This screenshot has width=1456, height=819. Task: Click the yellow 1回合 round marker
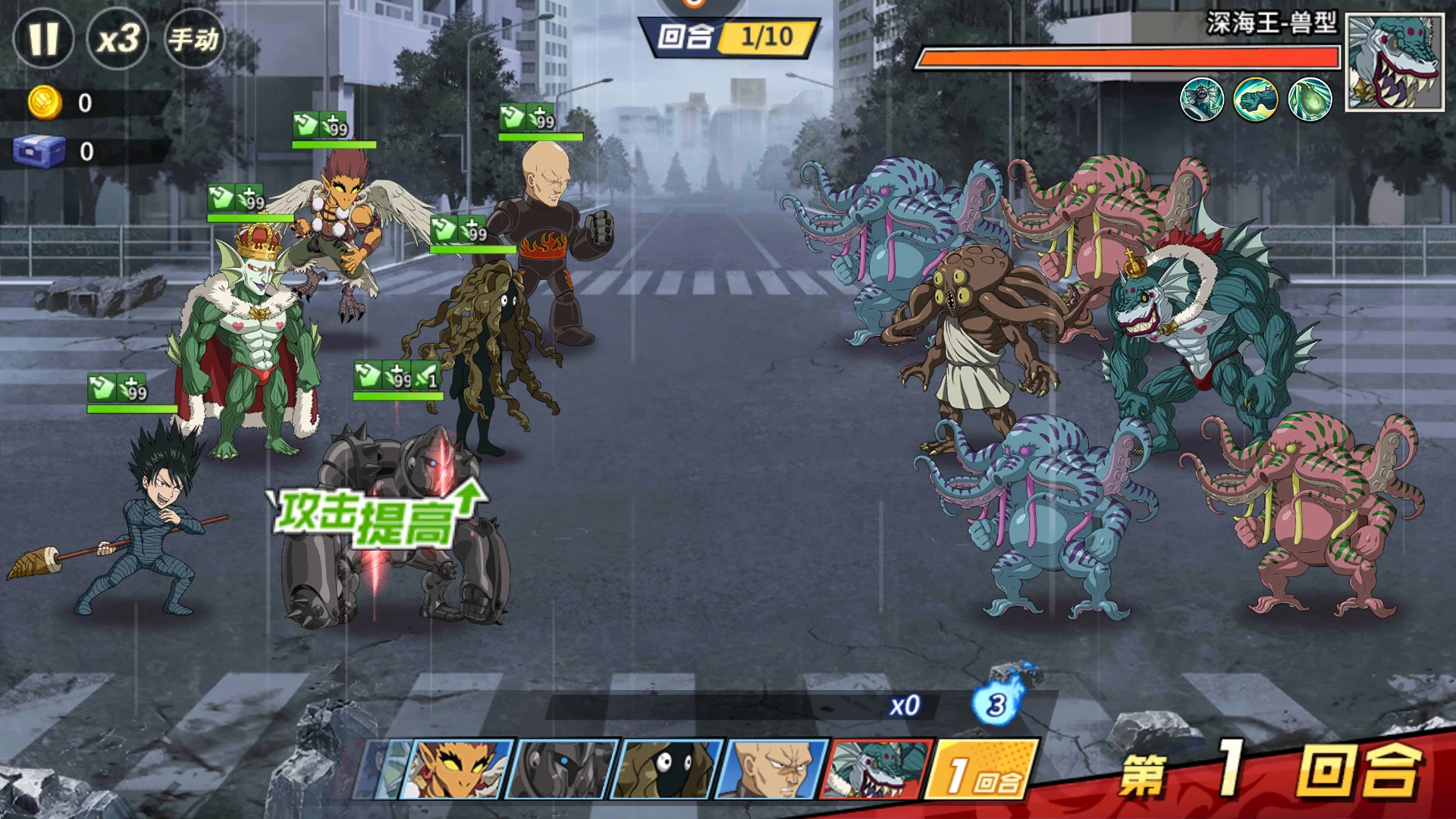click(982, 770)
